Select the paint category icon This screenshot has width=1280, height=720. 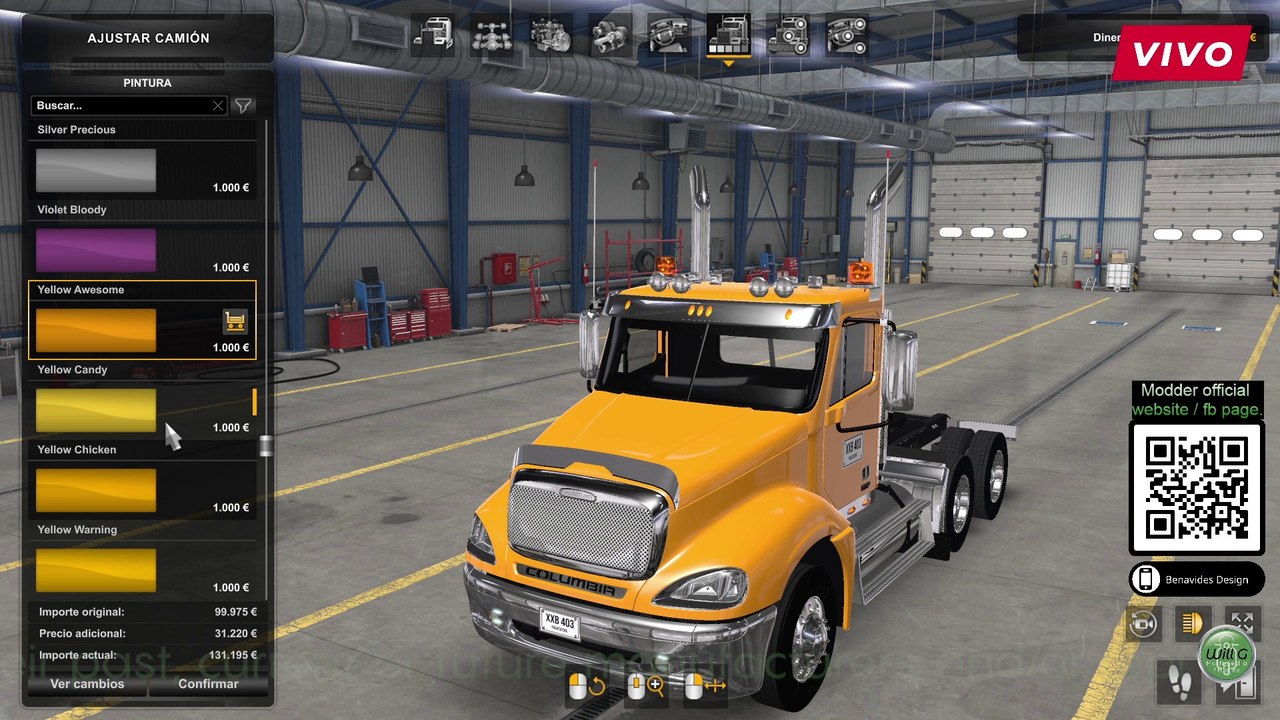(x=728, y=33)
